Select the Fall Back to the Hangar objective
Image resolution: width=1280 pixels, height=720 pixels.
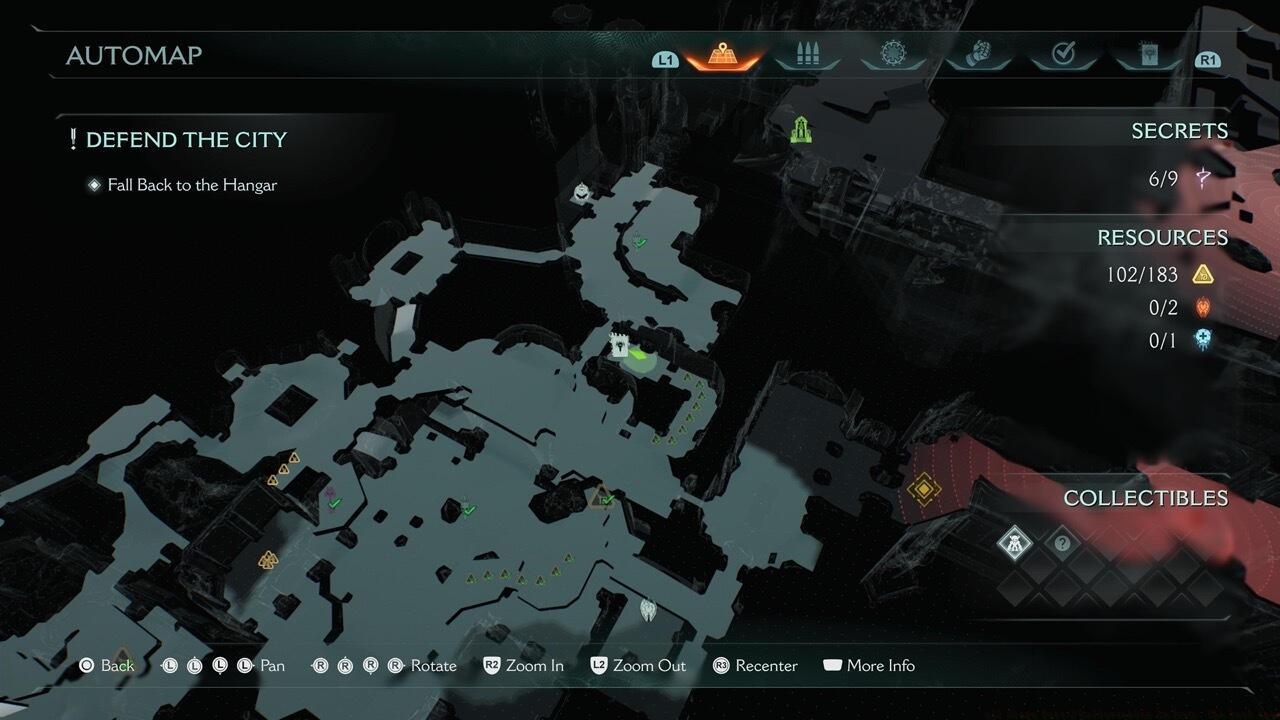(x=191, y=185)
